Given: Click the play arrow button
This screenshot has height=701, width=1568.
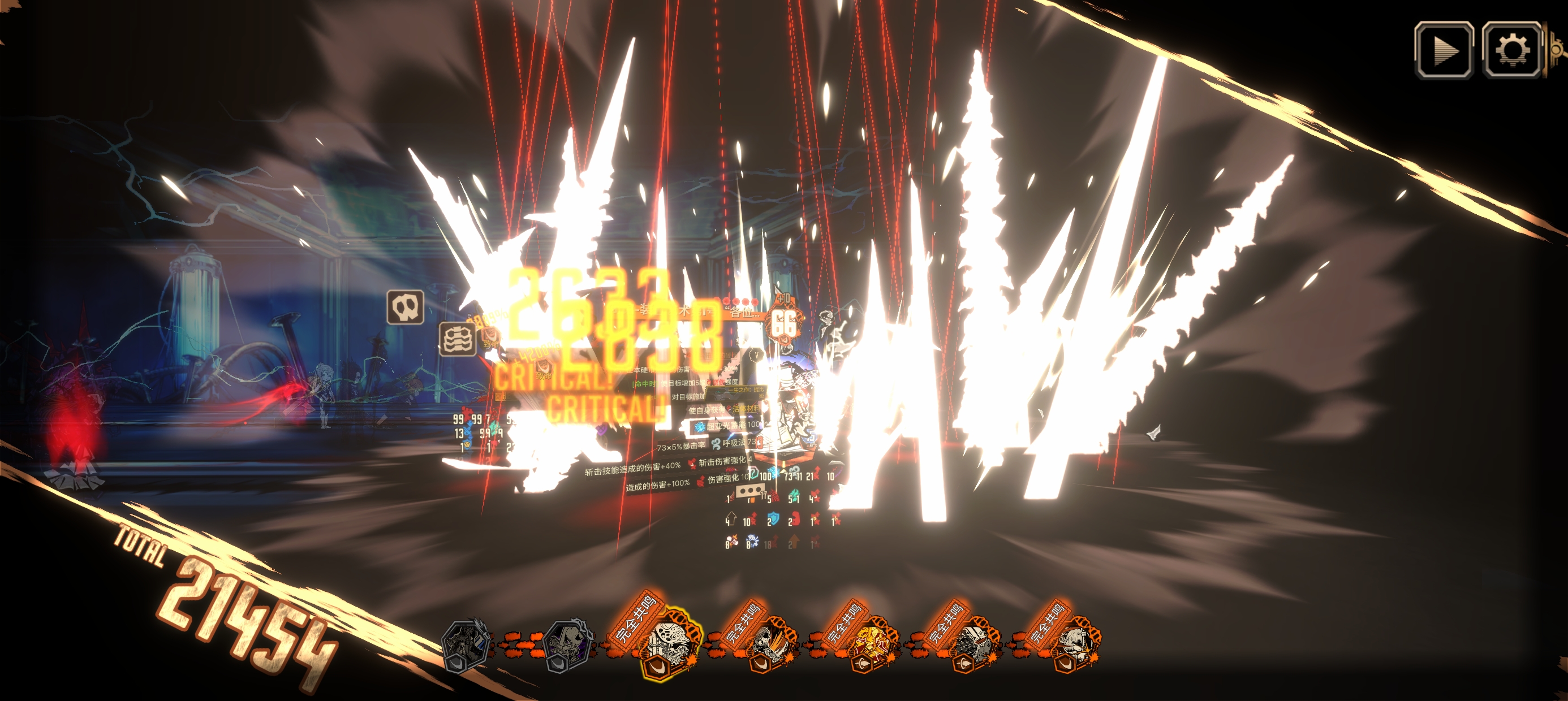Looking at the screenshot, I should pyautogui.click(x=1443, y=50).
